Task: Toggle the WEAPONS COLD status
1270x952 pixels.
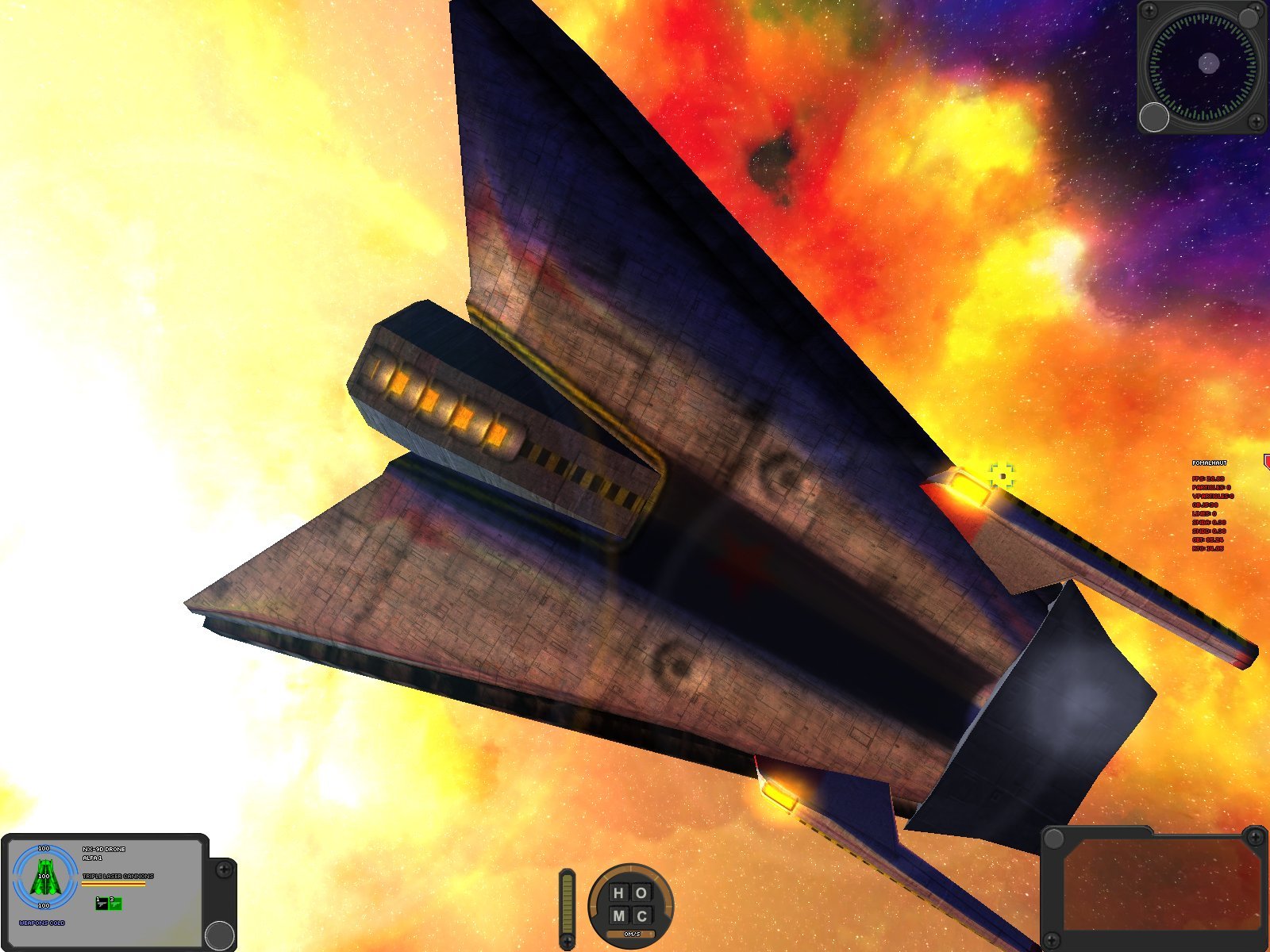Action: point(41,923)
